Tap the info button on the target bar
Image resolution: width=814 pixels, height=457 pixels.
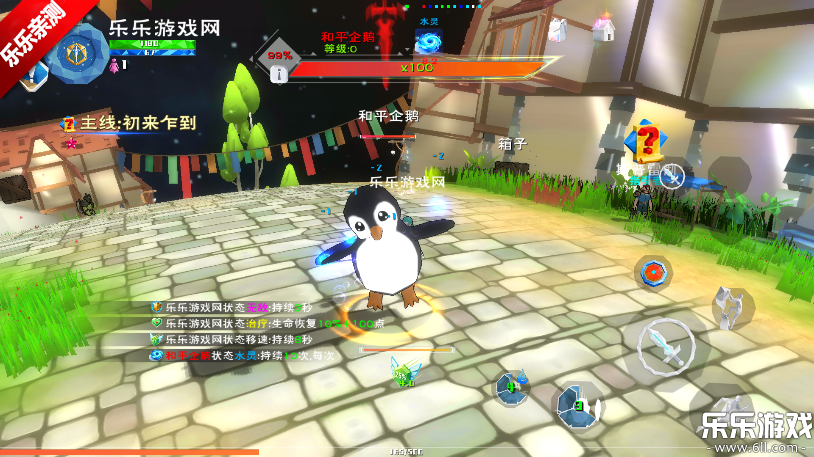coord(279,73)
